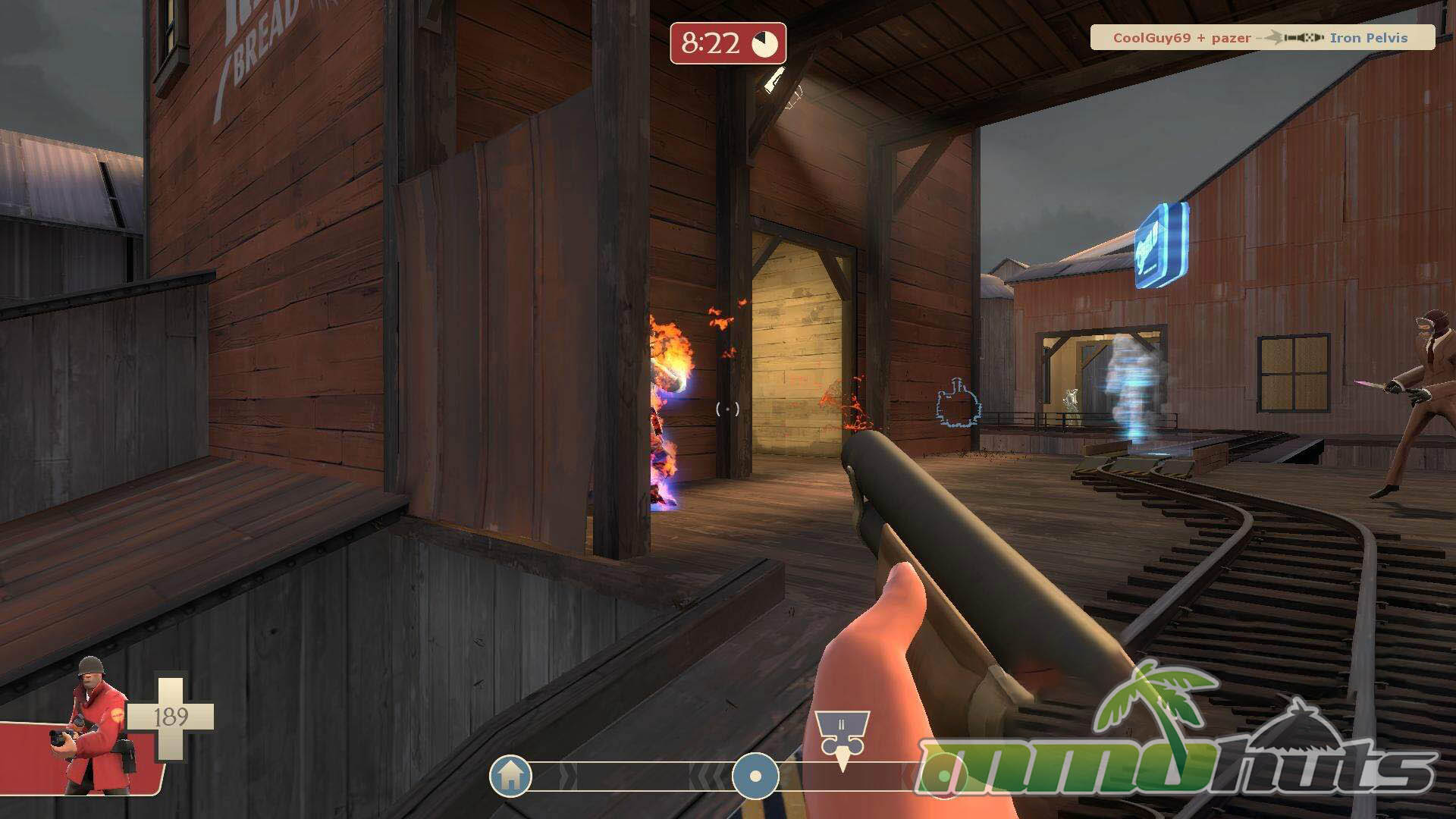Click the round checkpoint marker on track
This screenshot has height=819, width=1456.
[x=755, y=777]
